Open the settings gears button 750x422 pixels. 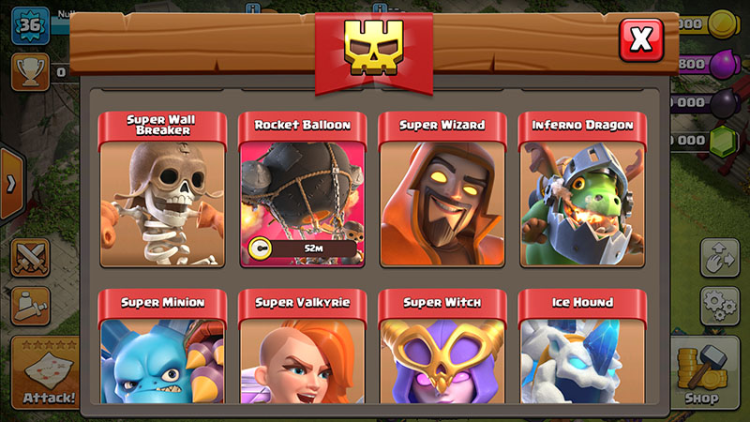tap(718, 301)
